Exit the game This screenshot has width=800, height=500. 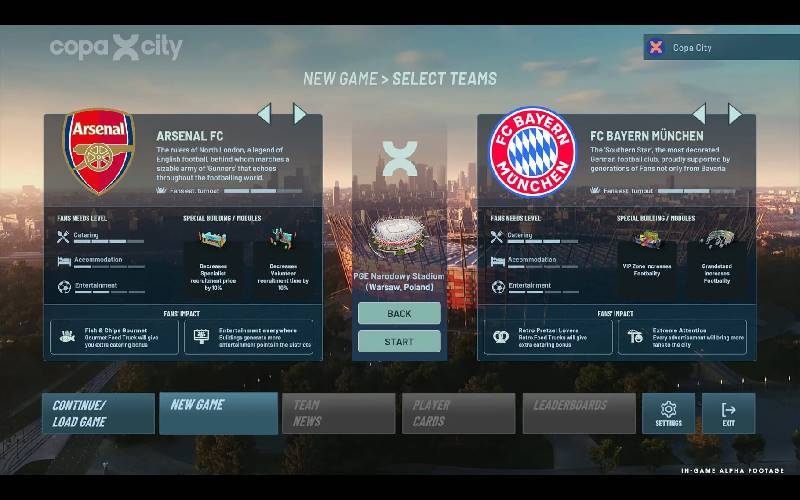(x=728, y=413)
